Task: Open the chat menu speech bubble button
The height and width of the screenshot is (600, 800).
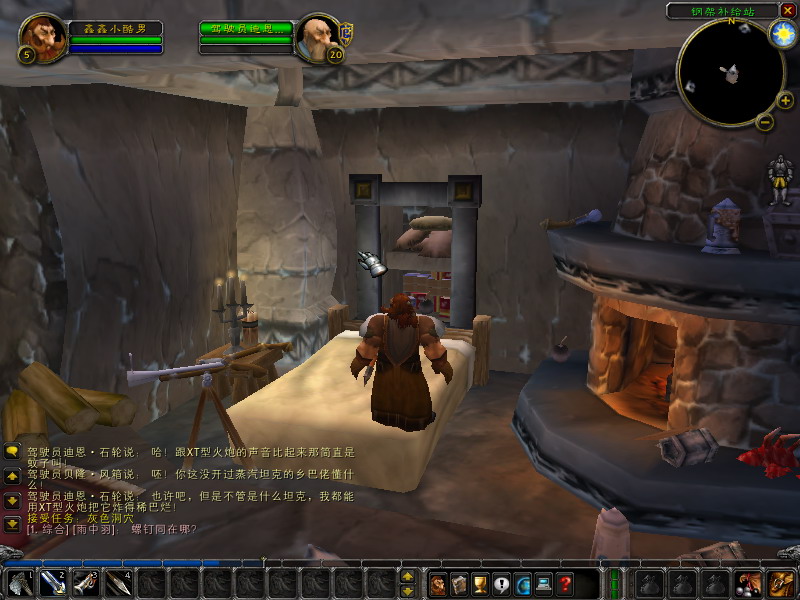Action: point(12,451)
